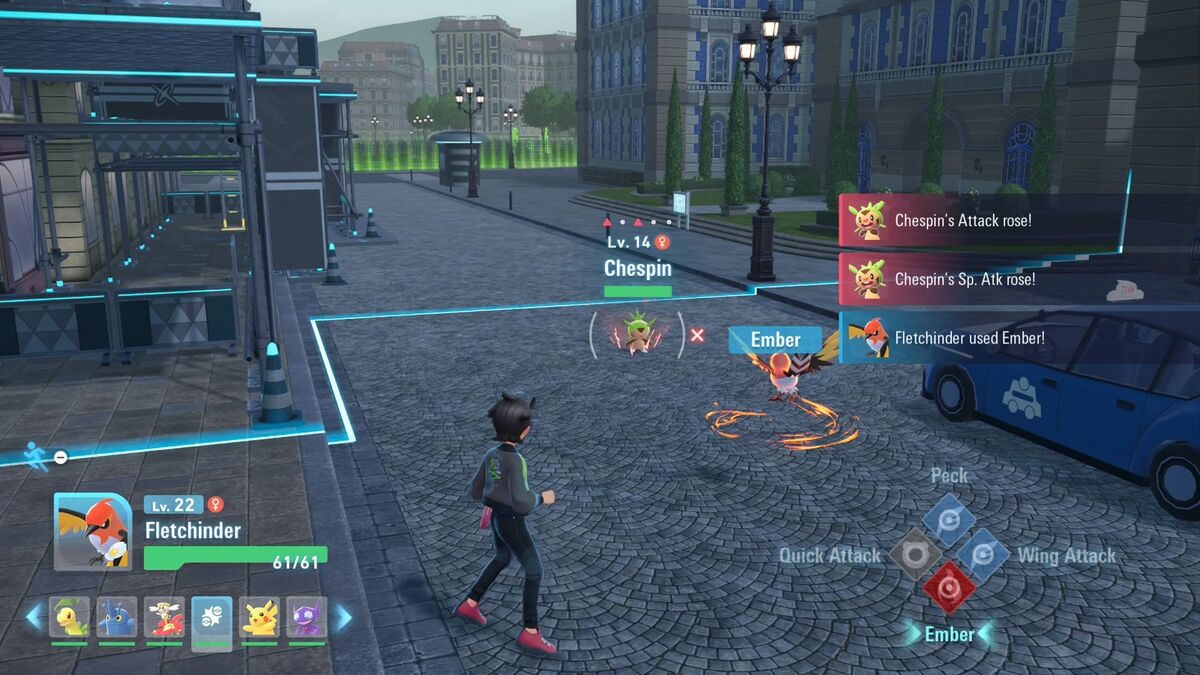Activate the red Ember move
1200x675 pixels.
pyautogui.click(x=948, y=588)
